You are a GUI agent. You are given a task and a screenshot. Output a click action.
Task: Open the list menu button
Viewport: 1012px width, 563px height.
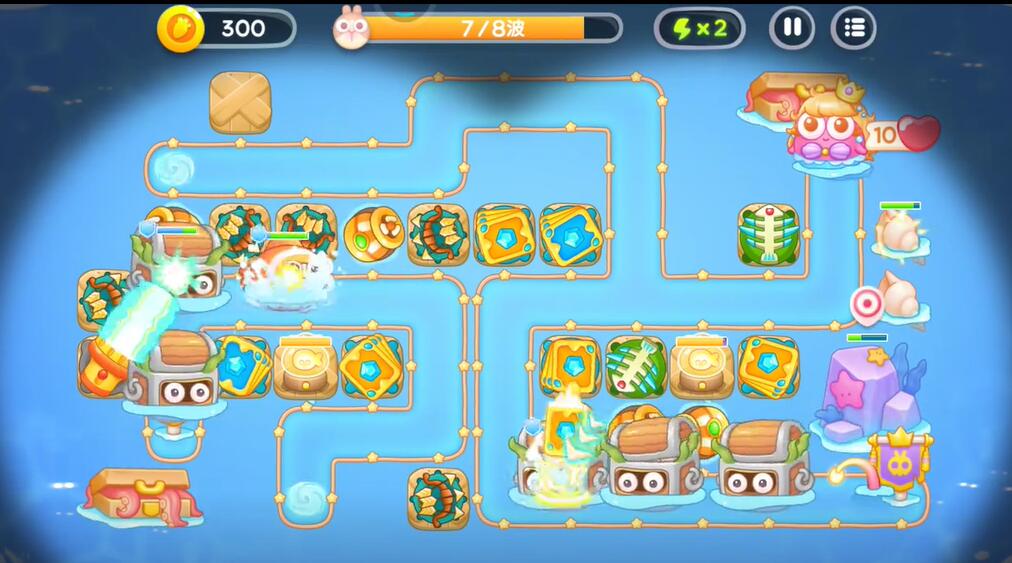(x=853, y=28)
